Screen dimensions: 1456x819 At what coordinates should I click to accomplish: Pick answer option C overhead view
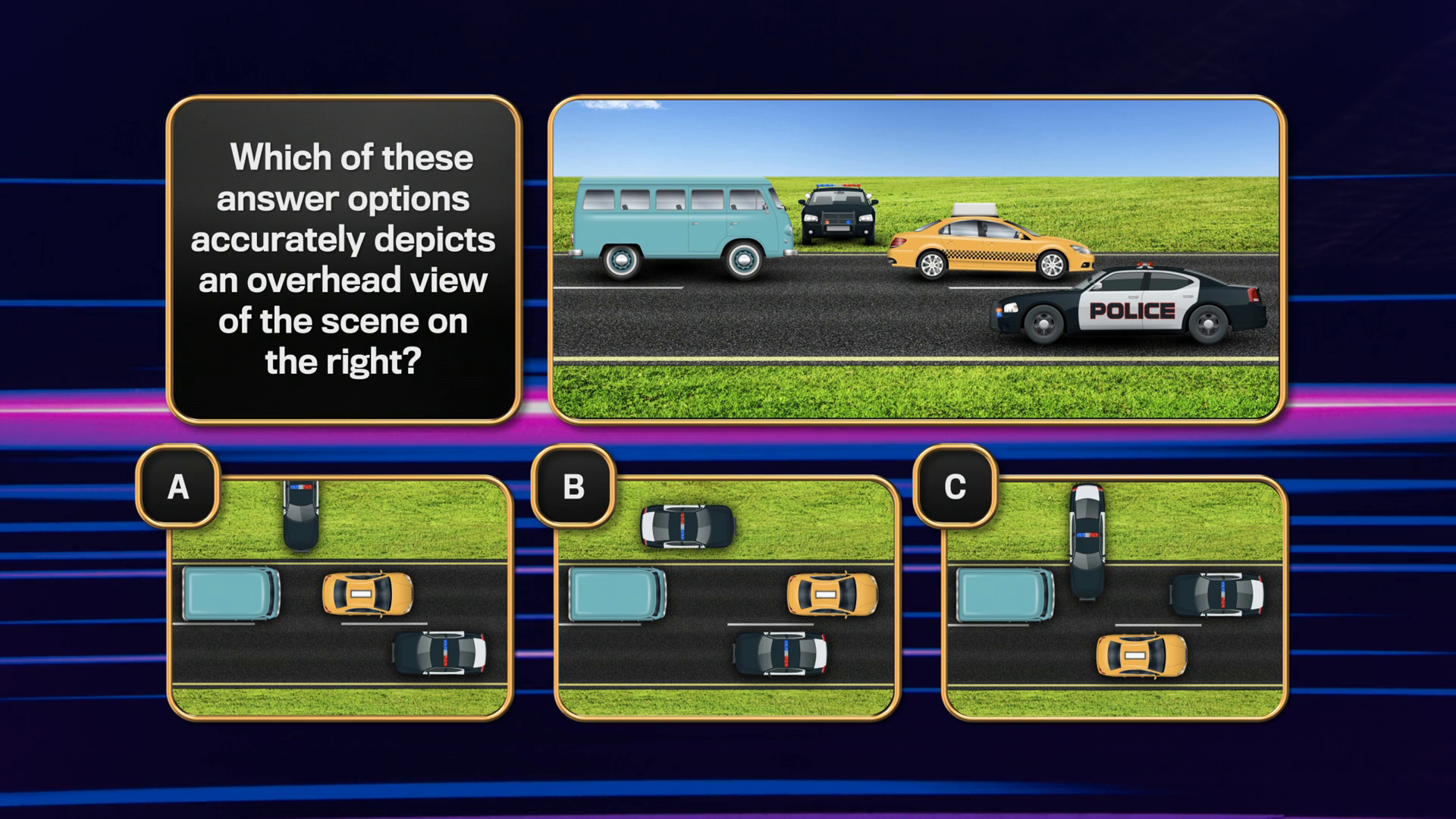coord(1114,599)
